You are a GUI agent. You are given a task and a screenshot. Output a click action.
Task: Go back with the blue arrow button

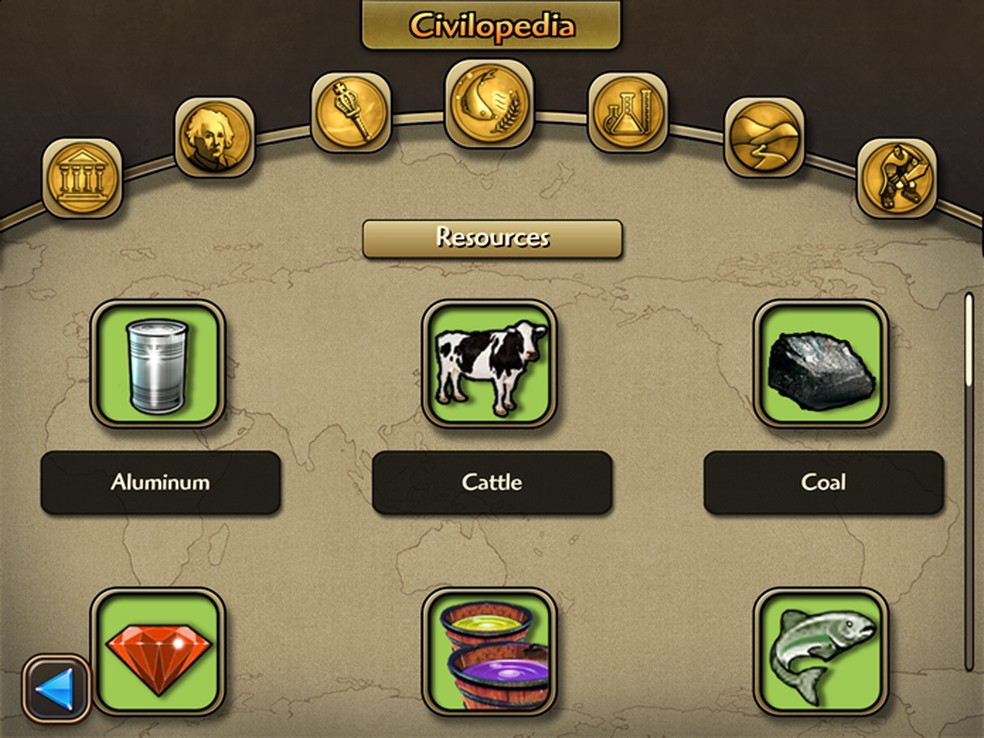pyautogui.click(x=57, y=688)
